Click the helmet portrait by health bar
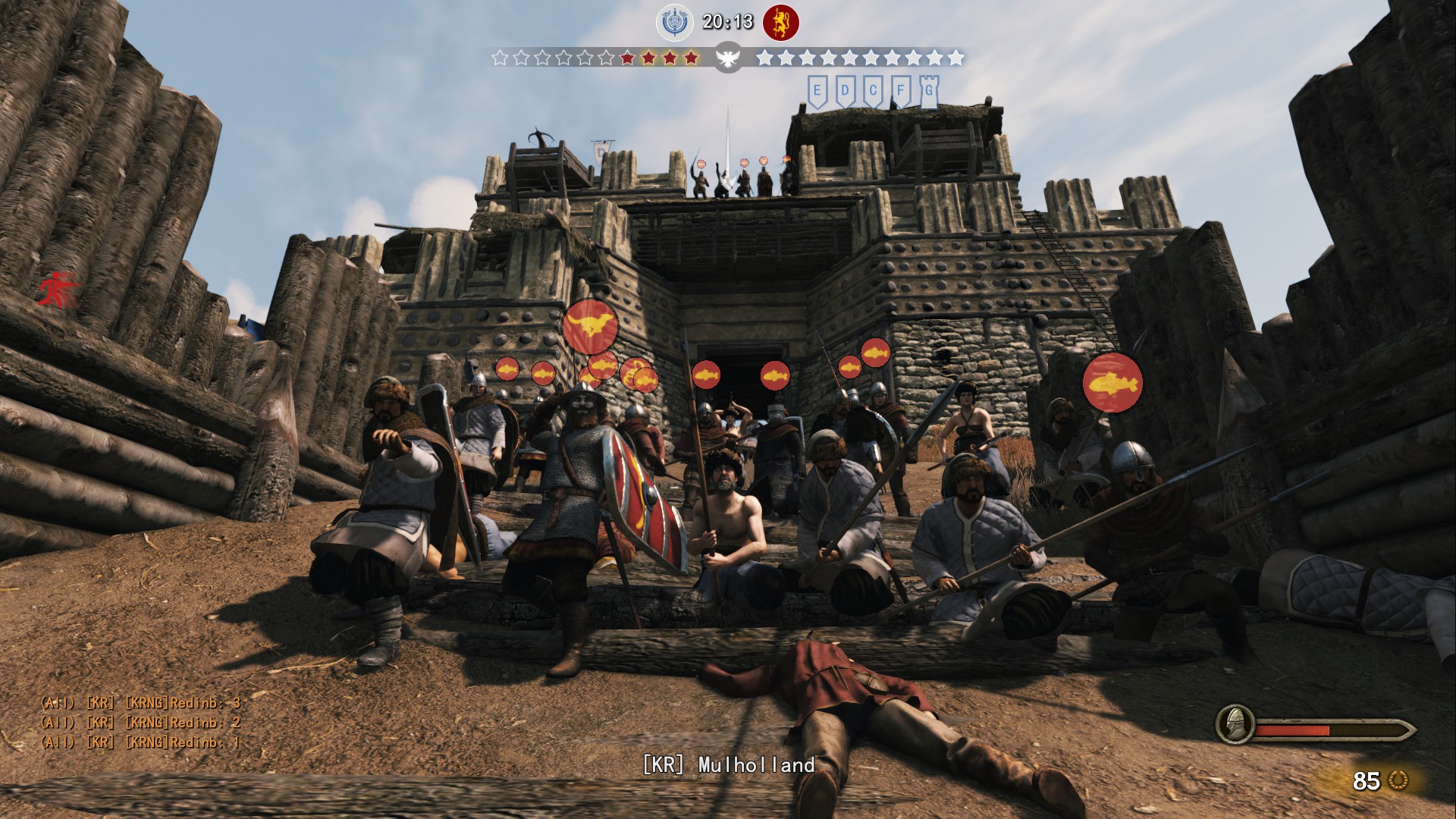 coord(1234,724)
